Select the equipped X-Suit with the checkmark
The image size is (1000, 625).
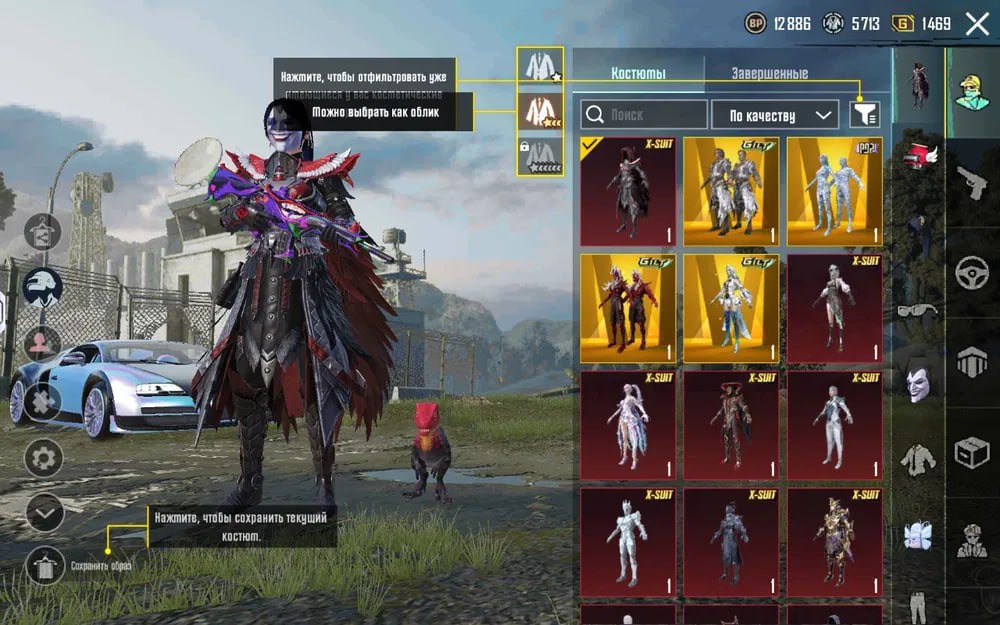(x=628, y=191)
